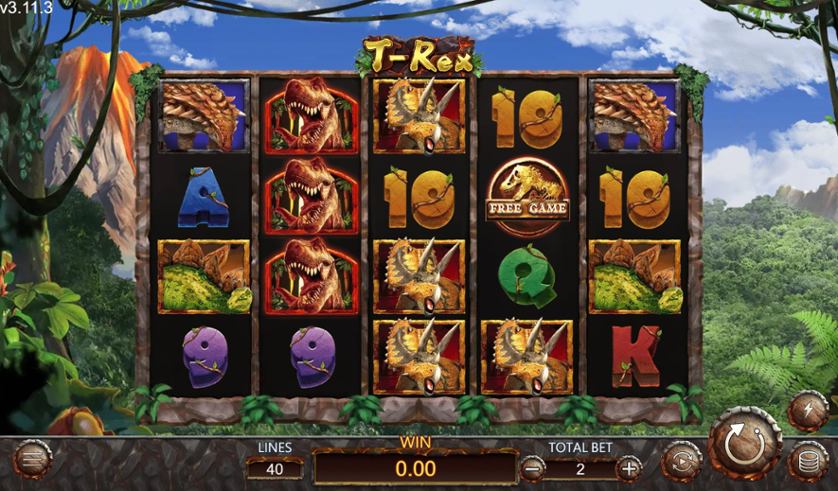The image size is (838, 491).
Task: Increase total bet with the plus button
Action: point(629,467)
